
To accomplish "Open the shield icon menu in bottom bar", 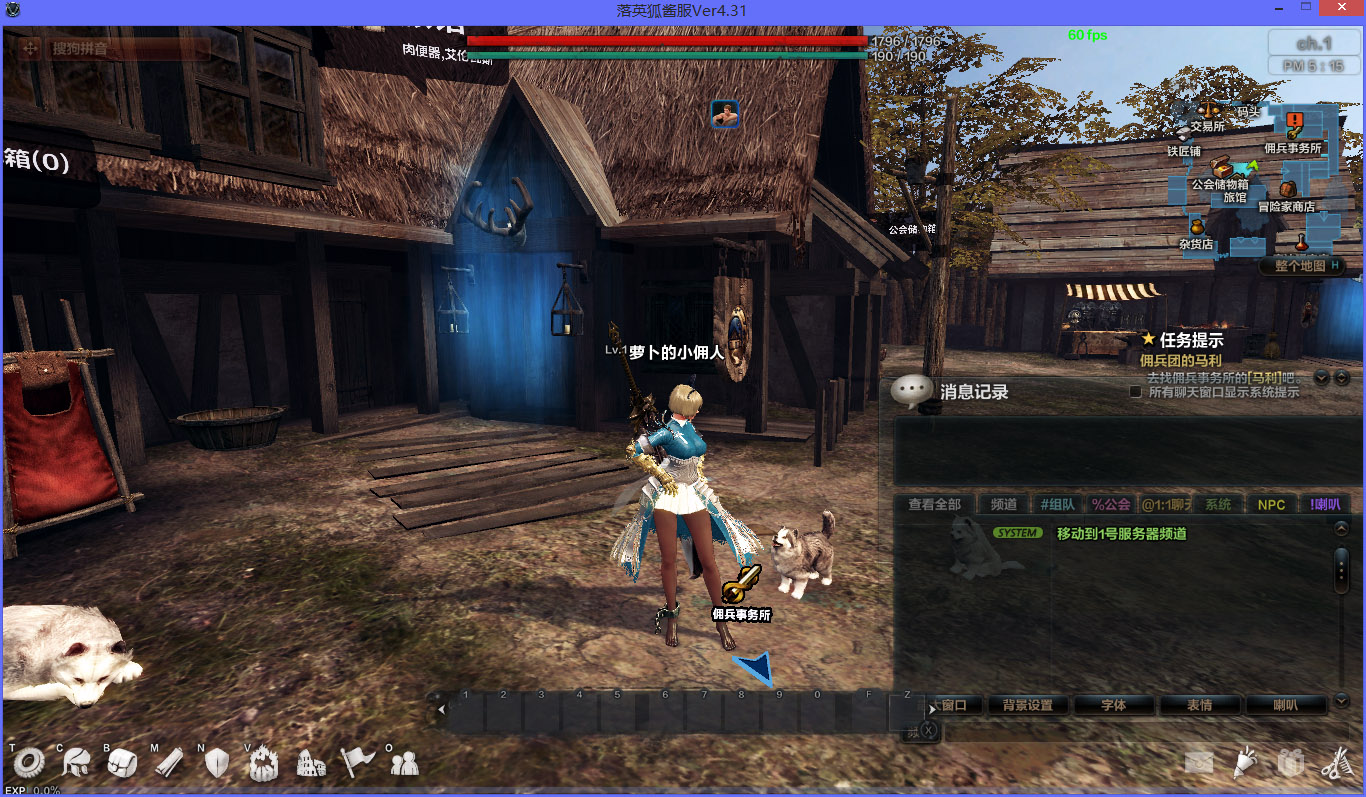I will [217, 763].
